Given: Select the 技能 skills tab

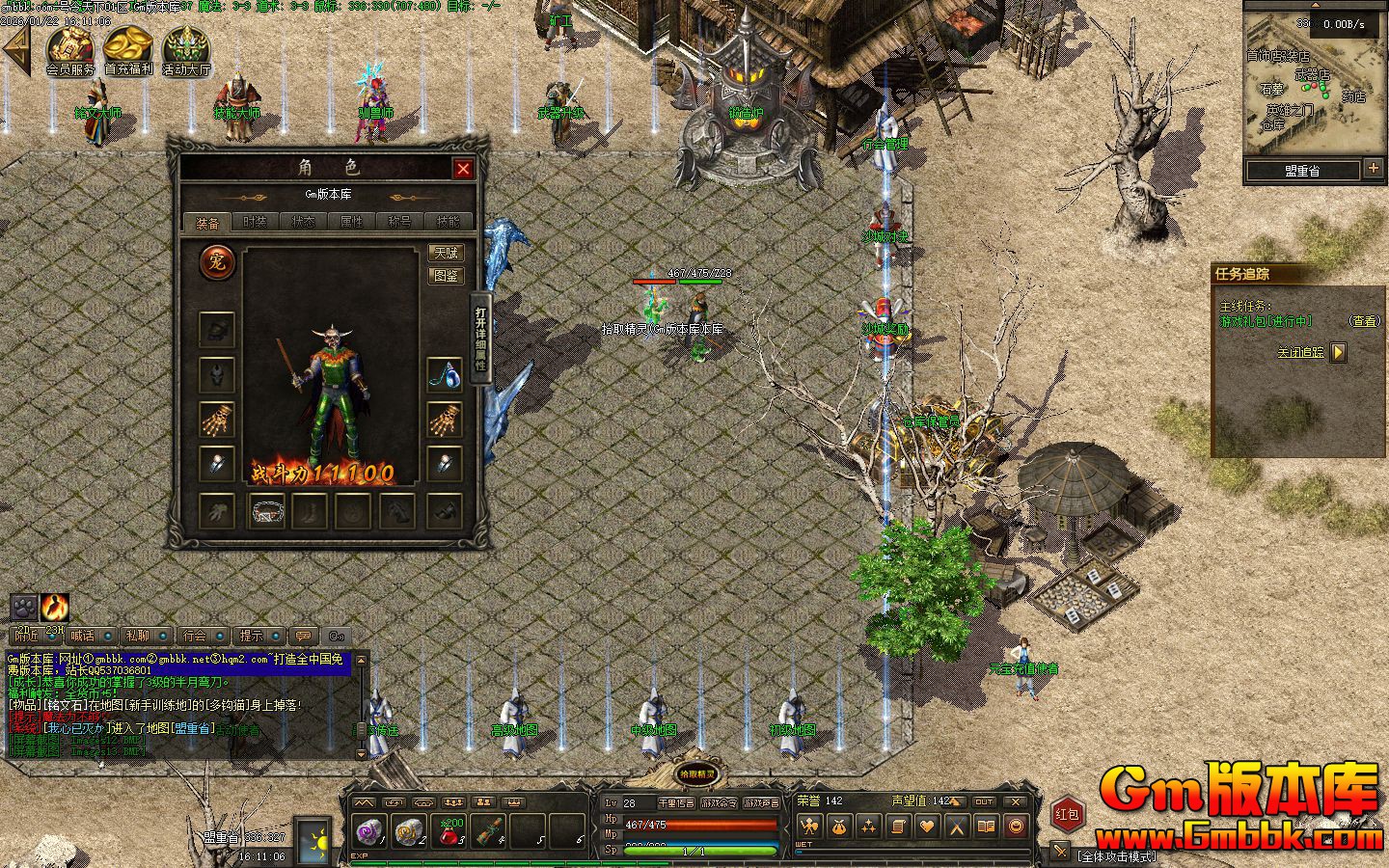Looking at the screenshot, I should tap(448, 222).
